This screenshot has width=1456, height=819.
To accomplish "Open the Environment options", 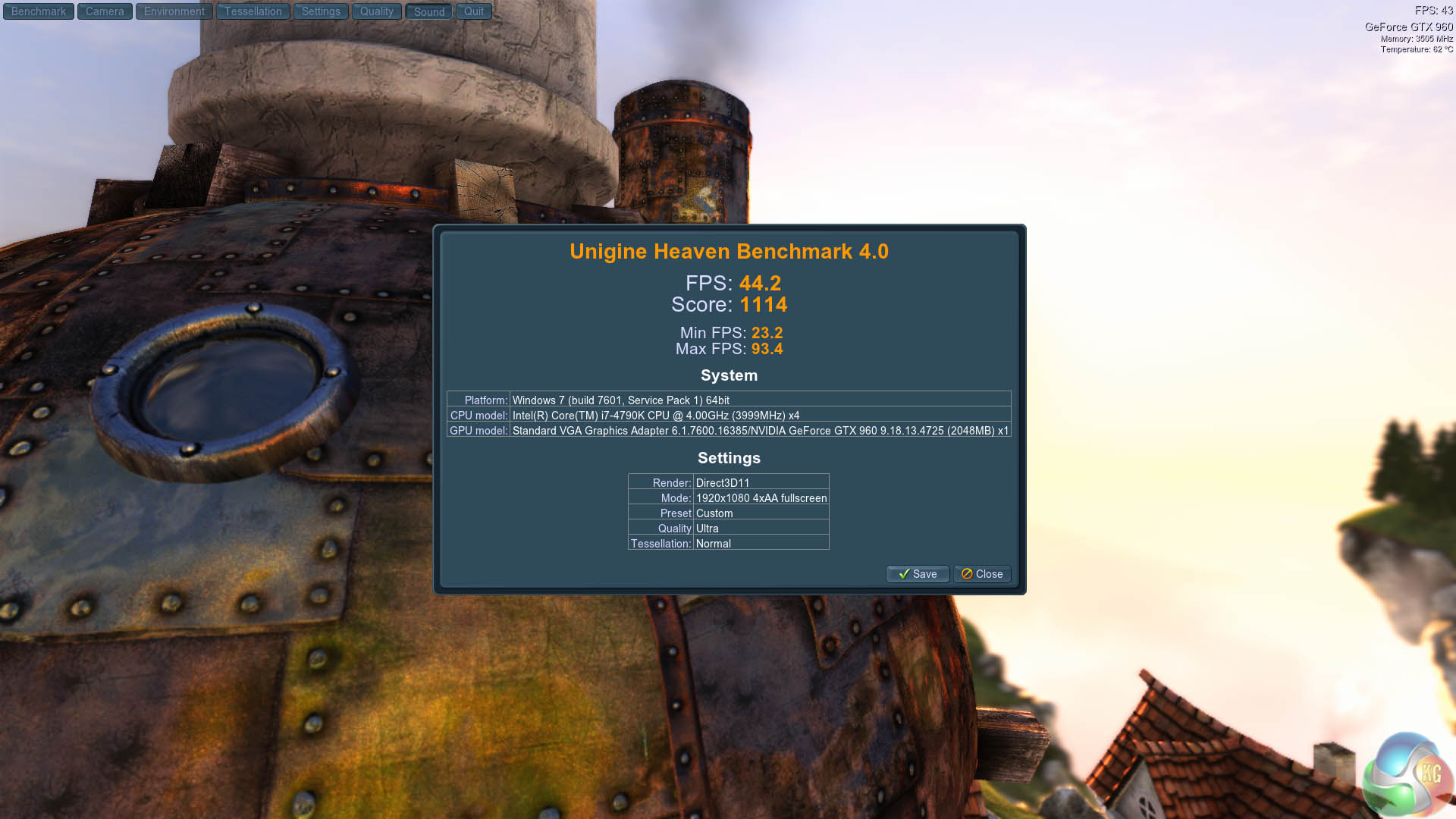I will (174, 11).
